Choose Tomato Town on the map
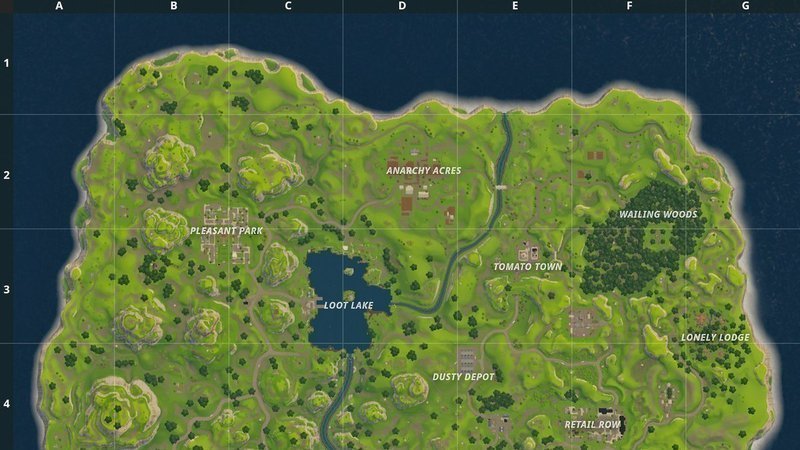This screenshot has height=450, width=800. (x=527, y=267)
